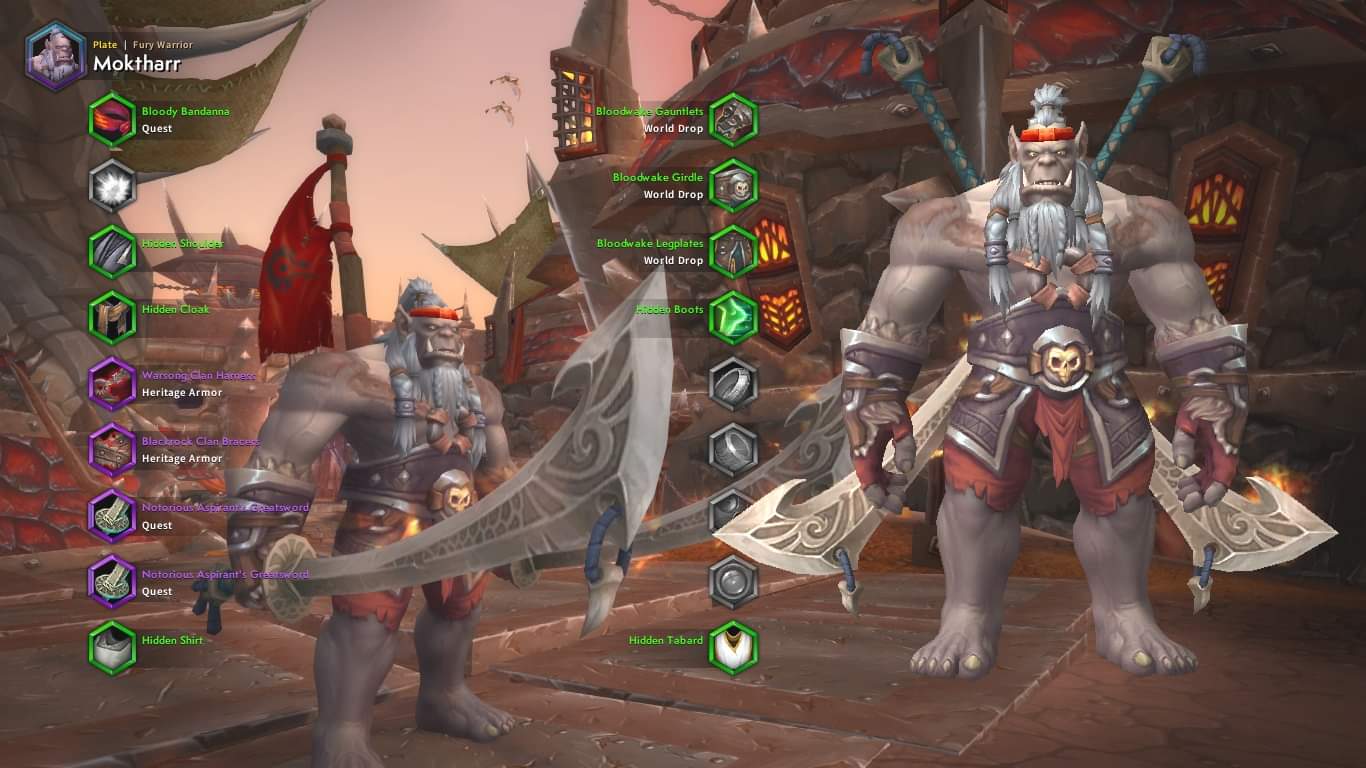This screenshot has width=1366, height=768.
Task: Open the Blackrock Clan Bracers item link
Action: coord(199,441)
